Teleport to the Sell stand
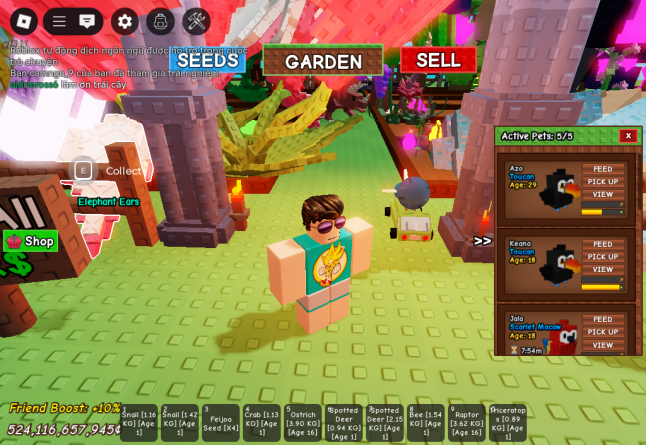Viewport: 646px width, 445px height. click(438, 60)
